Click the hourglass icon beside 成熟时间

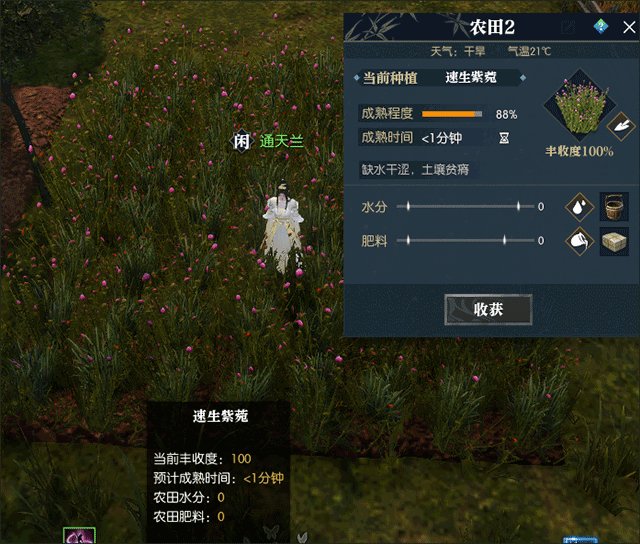coord(504,138)
